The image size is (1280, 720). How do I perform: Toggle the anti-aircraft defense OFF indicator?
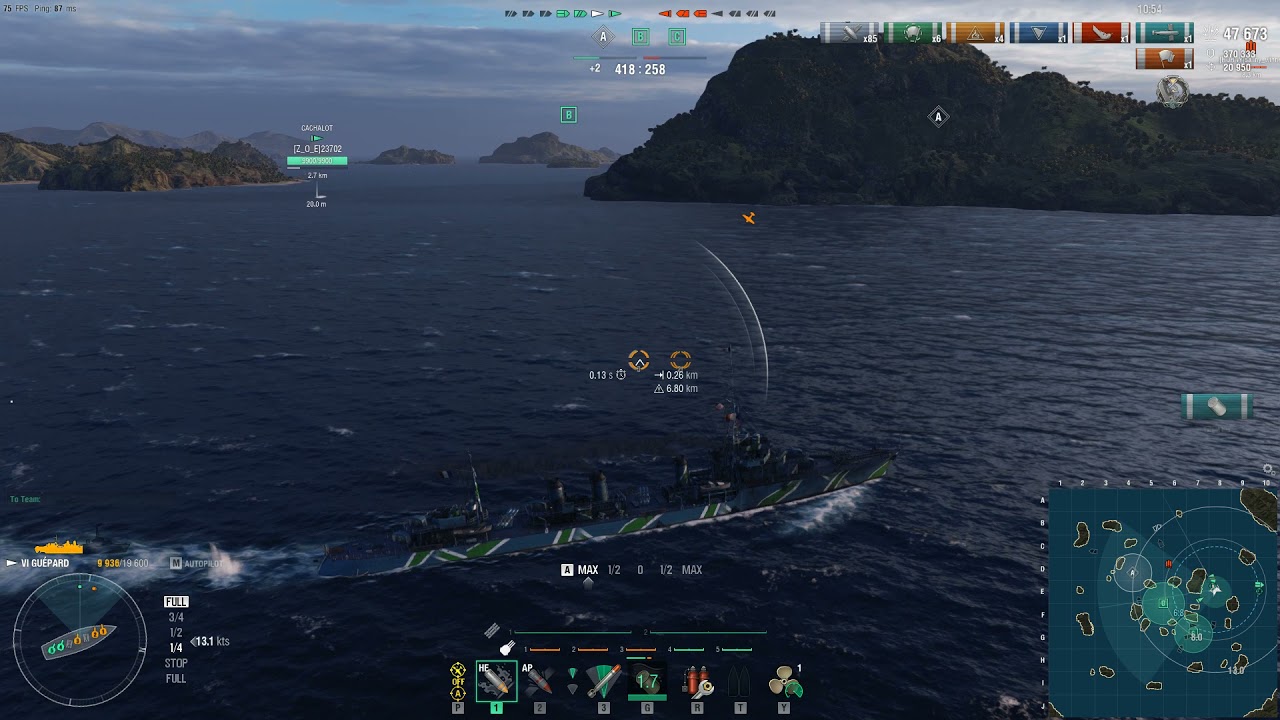(x=458, y=680)
